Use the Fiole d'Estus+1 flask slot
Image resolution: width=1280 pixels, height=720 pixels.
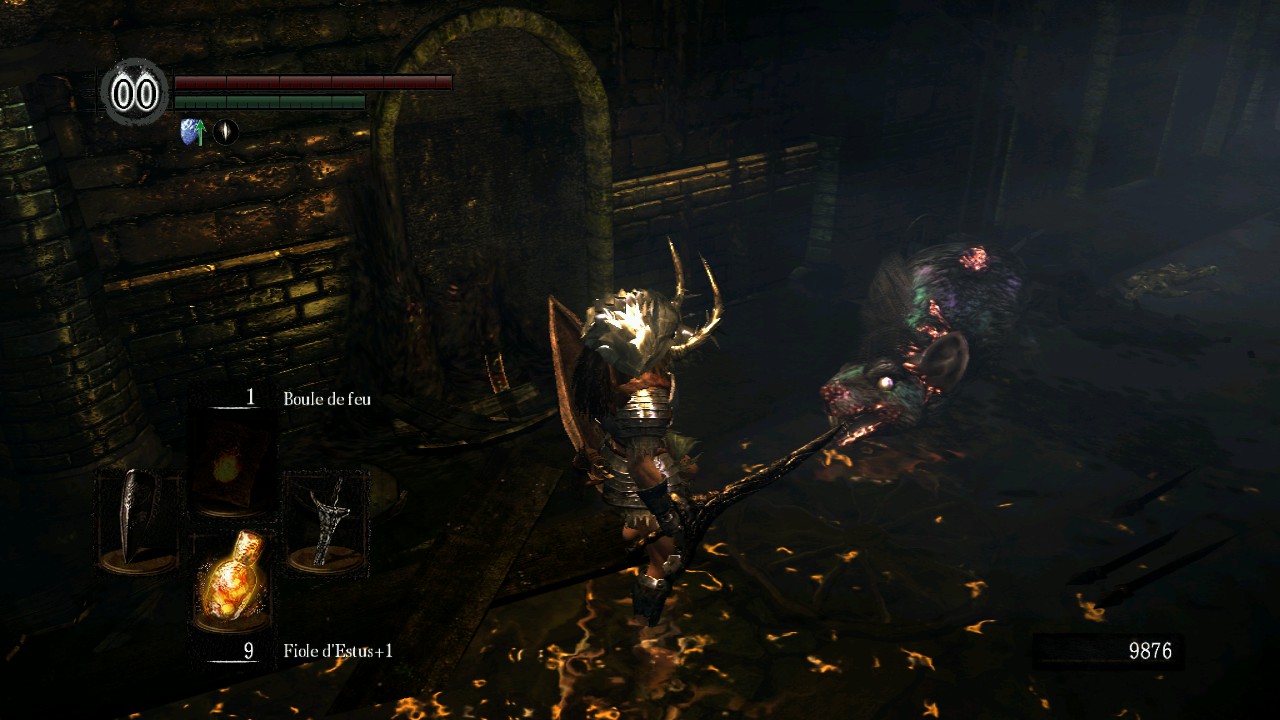(x=234, y=579)
